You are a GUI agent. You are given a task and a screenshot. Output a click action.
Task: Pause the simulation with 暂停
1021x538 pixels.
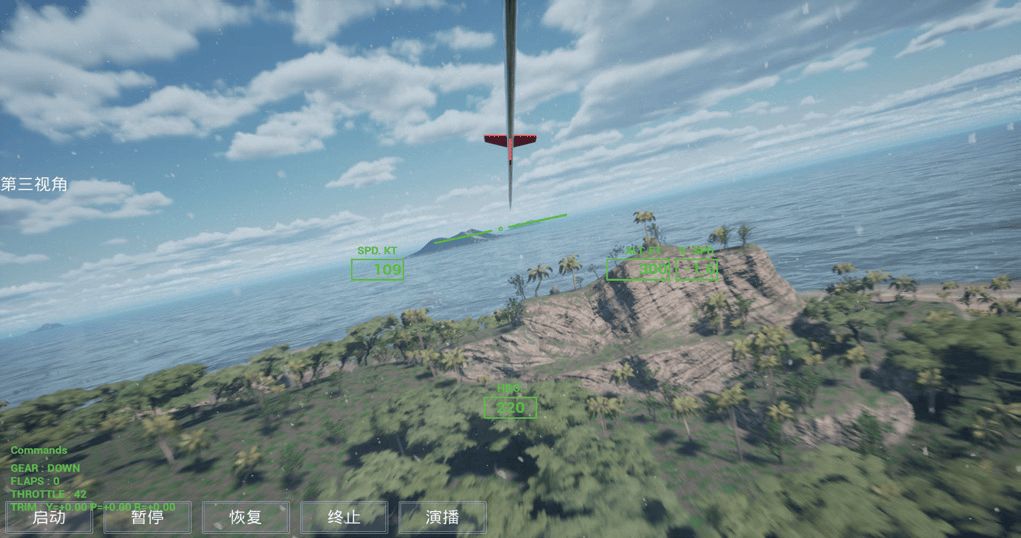[147, 517]
